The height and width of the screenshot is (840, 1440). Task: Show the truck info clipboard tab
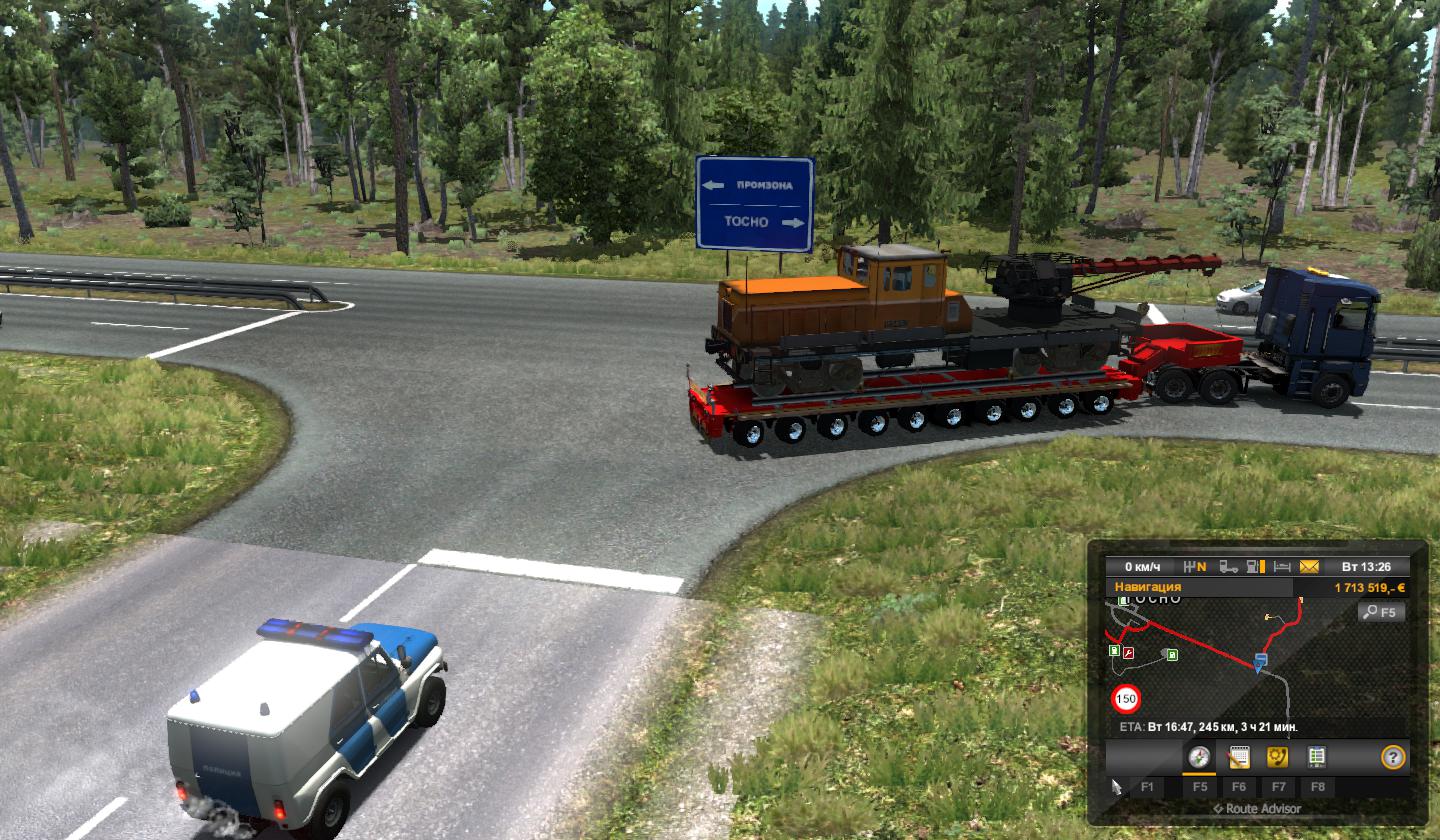click(x=1317, y=757)
